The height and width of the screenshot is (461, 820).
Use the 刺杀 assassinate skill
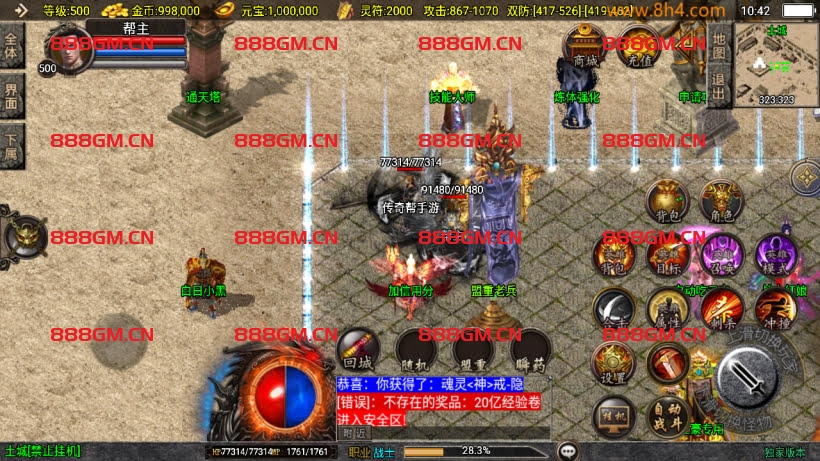721,308
